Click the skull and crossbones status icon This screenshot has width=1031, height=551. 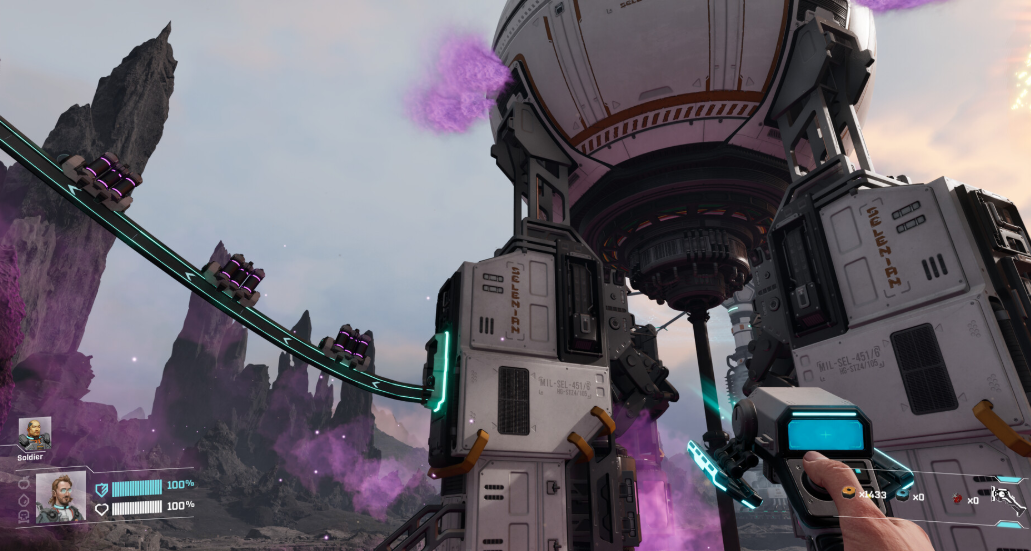[23, 515]
